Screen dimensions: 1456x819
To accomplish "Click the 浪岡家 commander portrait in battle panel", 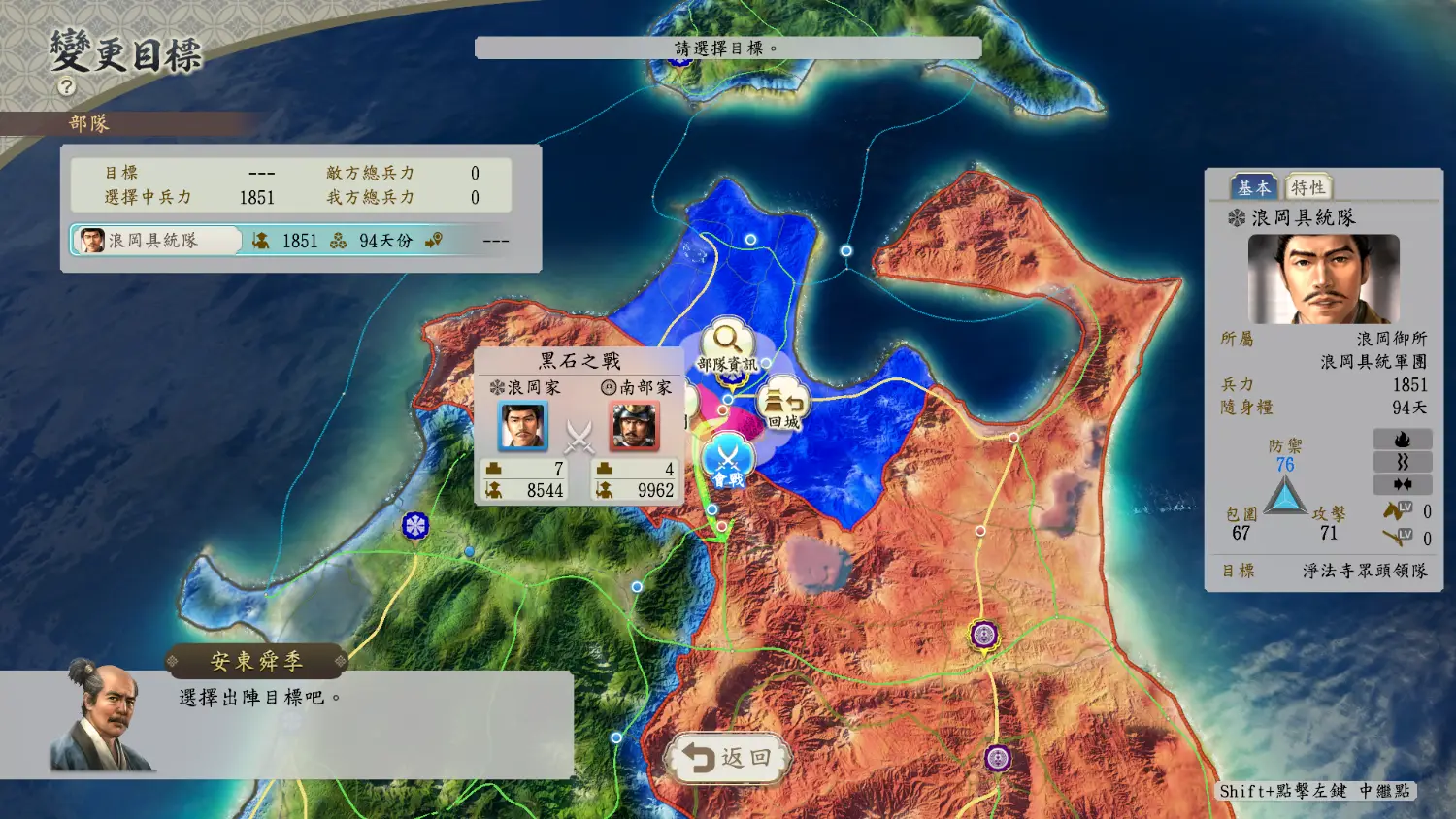I will [523, 426].
